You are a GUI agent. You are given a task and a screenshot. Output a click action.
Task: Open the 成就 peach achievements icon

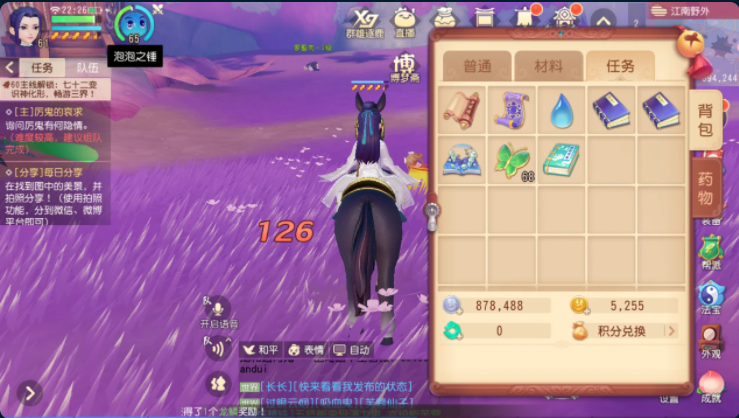(x=711, y=385)
